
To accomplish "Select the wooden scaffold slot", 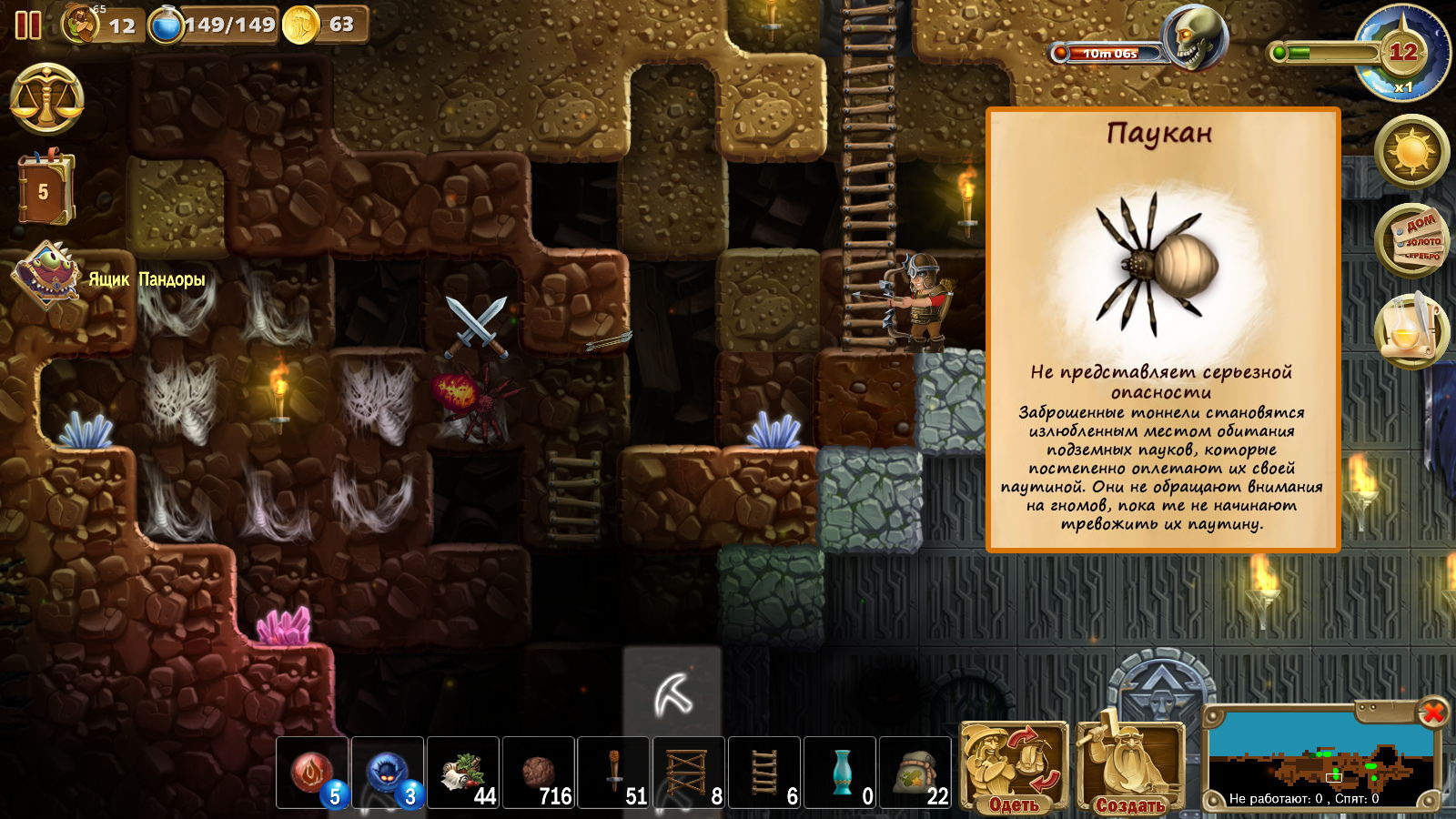I will 689,773.
